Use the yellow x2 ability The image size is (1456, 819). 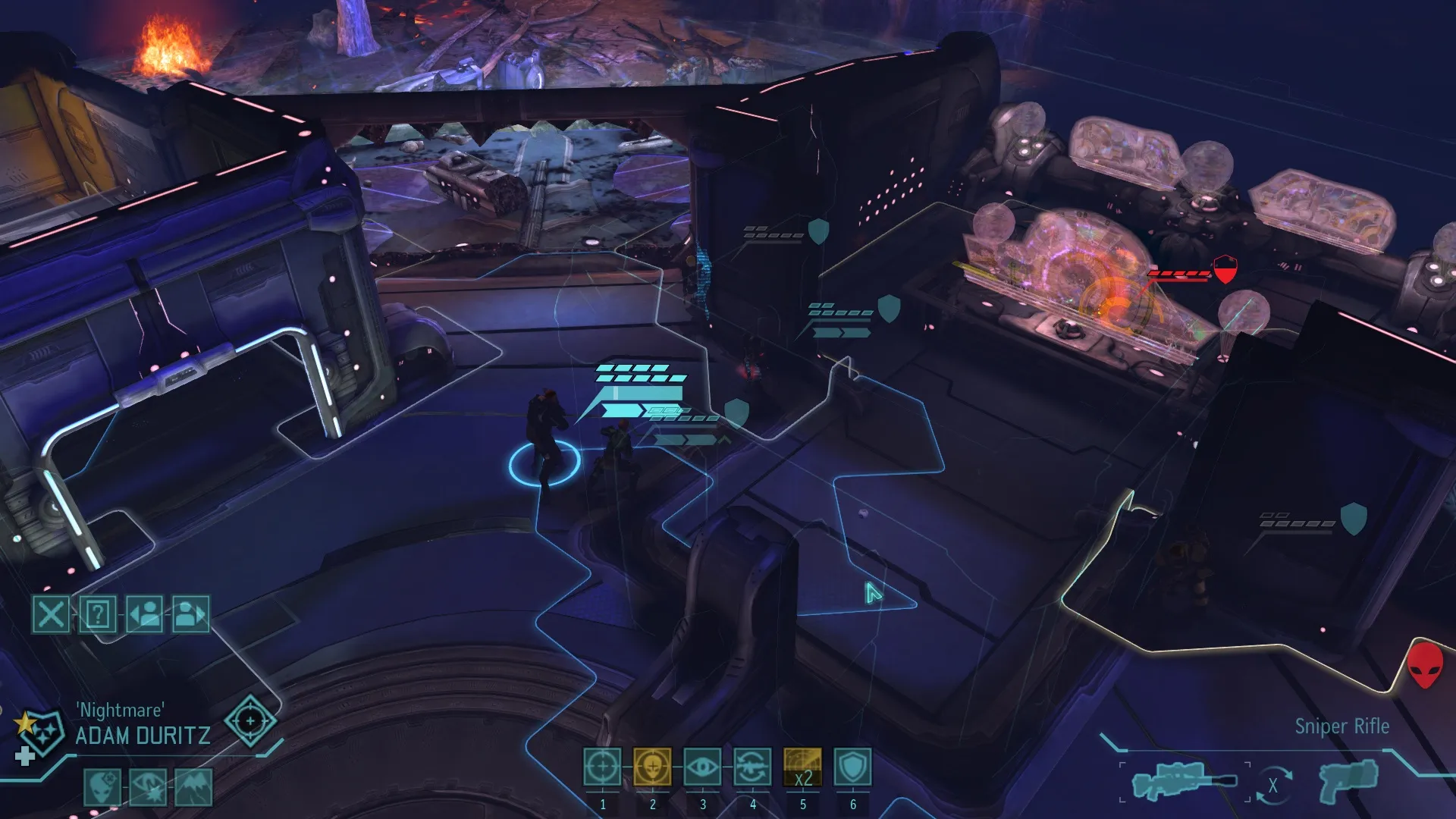802,767
